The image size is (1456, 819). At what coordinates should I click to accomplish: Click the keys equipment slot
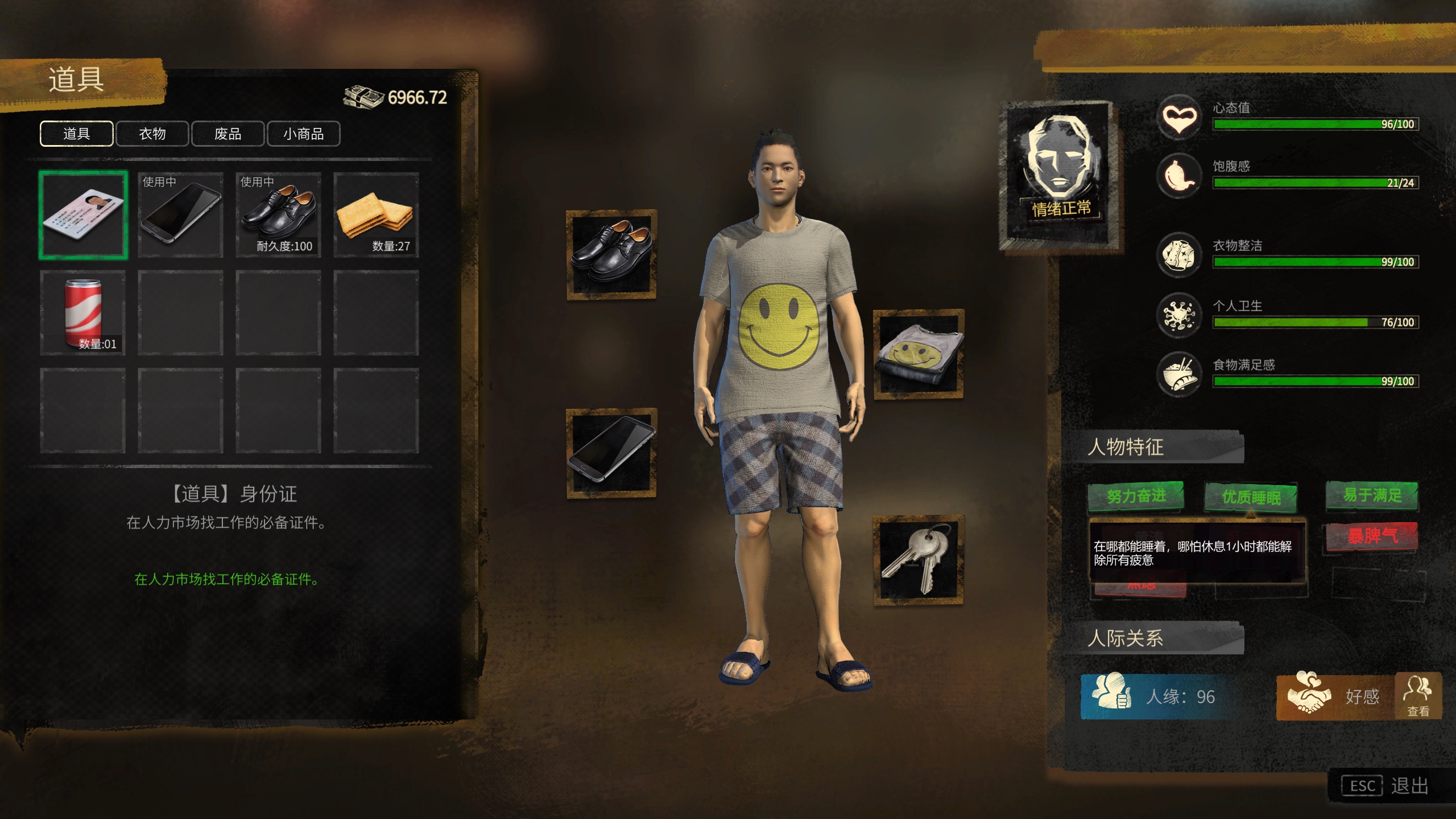919,560
